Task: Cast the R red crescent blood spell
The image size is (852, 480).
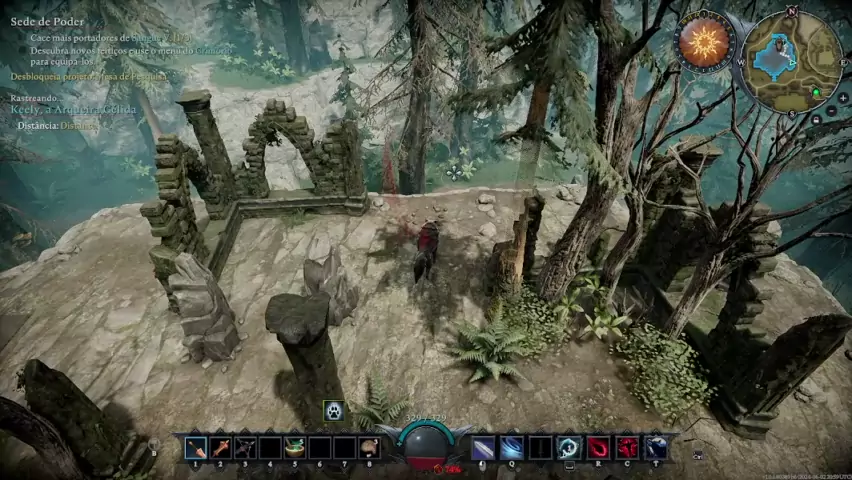Action: click(598, 448)
